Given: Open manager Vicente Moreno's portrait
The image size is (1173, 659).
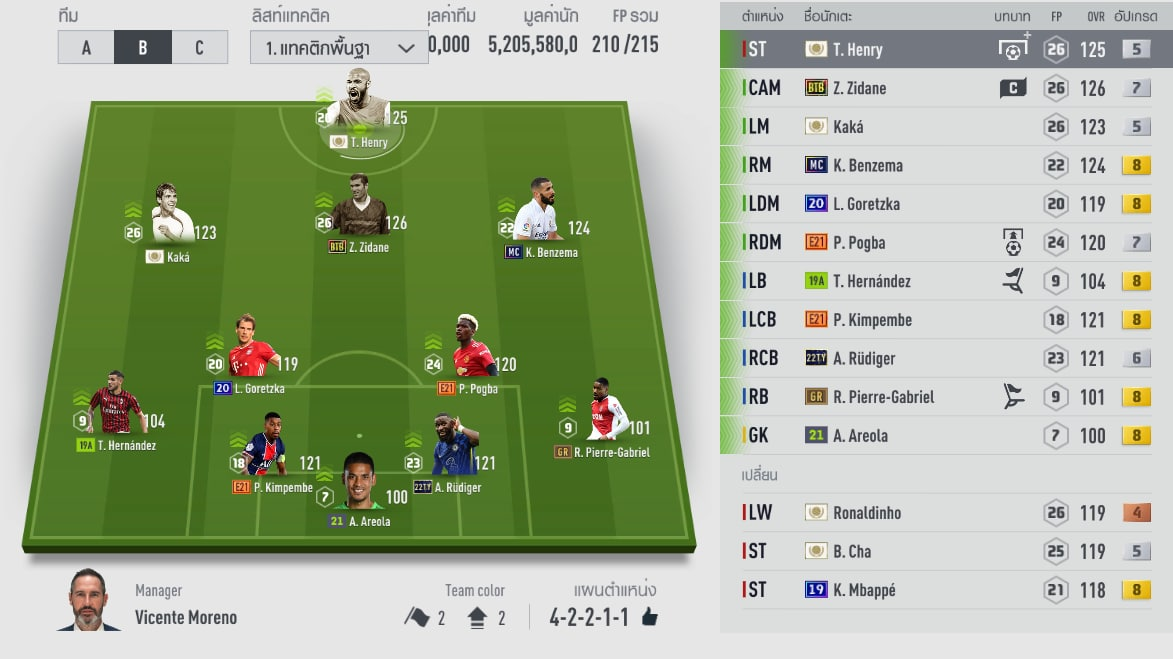Looking at the screenshot, I should tap(88, 601).
